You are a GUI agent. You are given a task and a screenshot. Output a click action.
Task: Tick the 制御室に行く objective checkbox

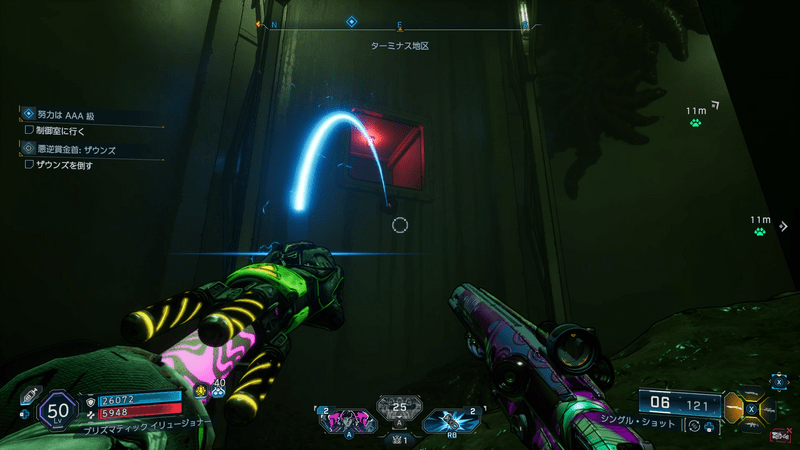[29, 130]
